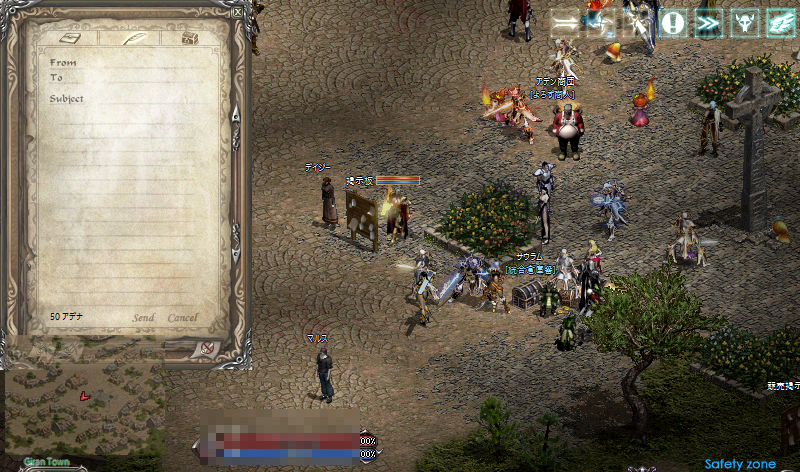Activate the wing icon

click(x=780, y=22)
